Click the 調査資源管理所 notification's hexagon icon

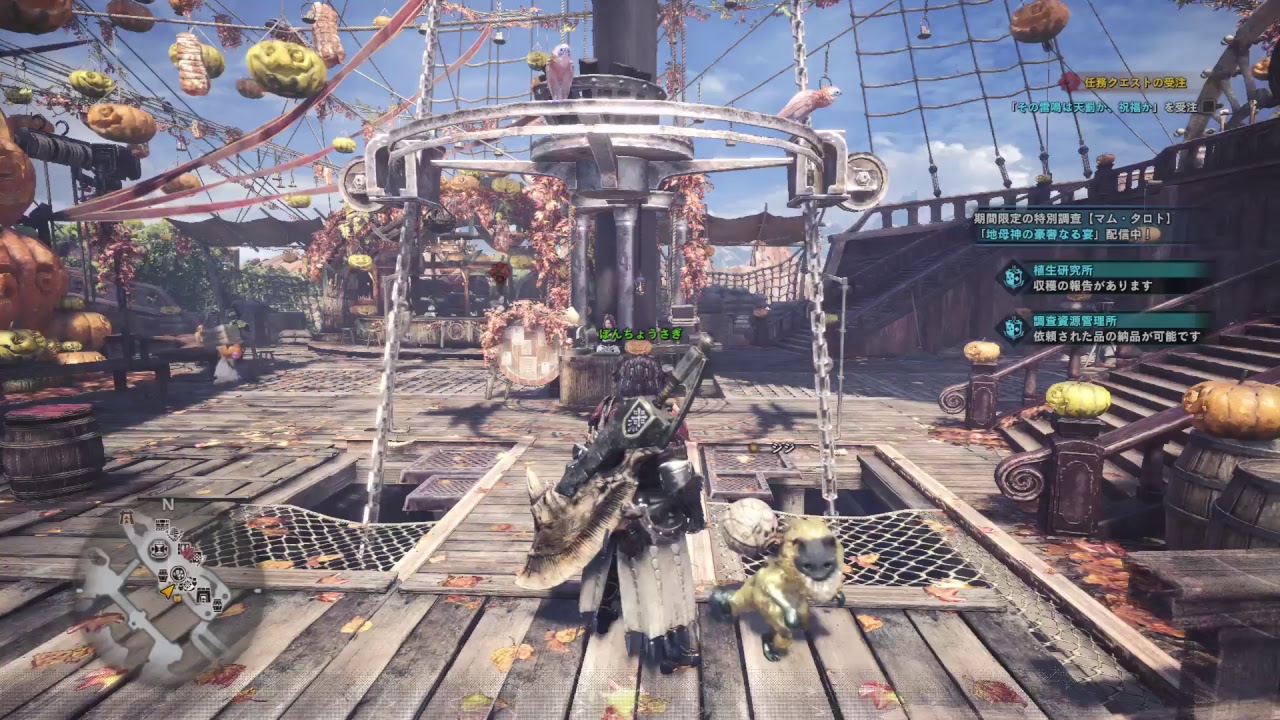[1015, 328]
